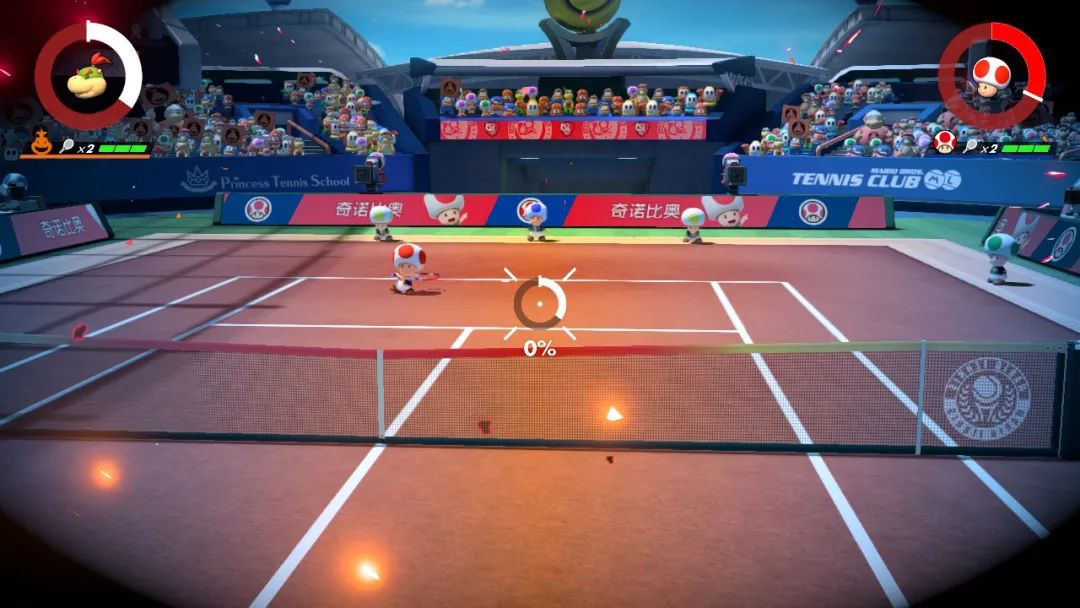
Task: Click the racket icon beside Bowser emblem
Action: click(x=67, y=146)
